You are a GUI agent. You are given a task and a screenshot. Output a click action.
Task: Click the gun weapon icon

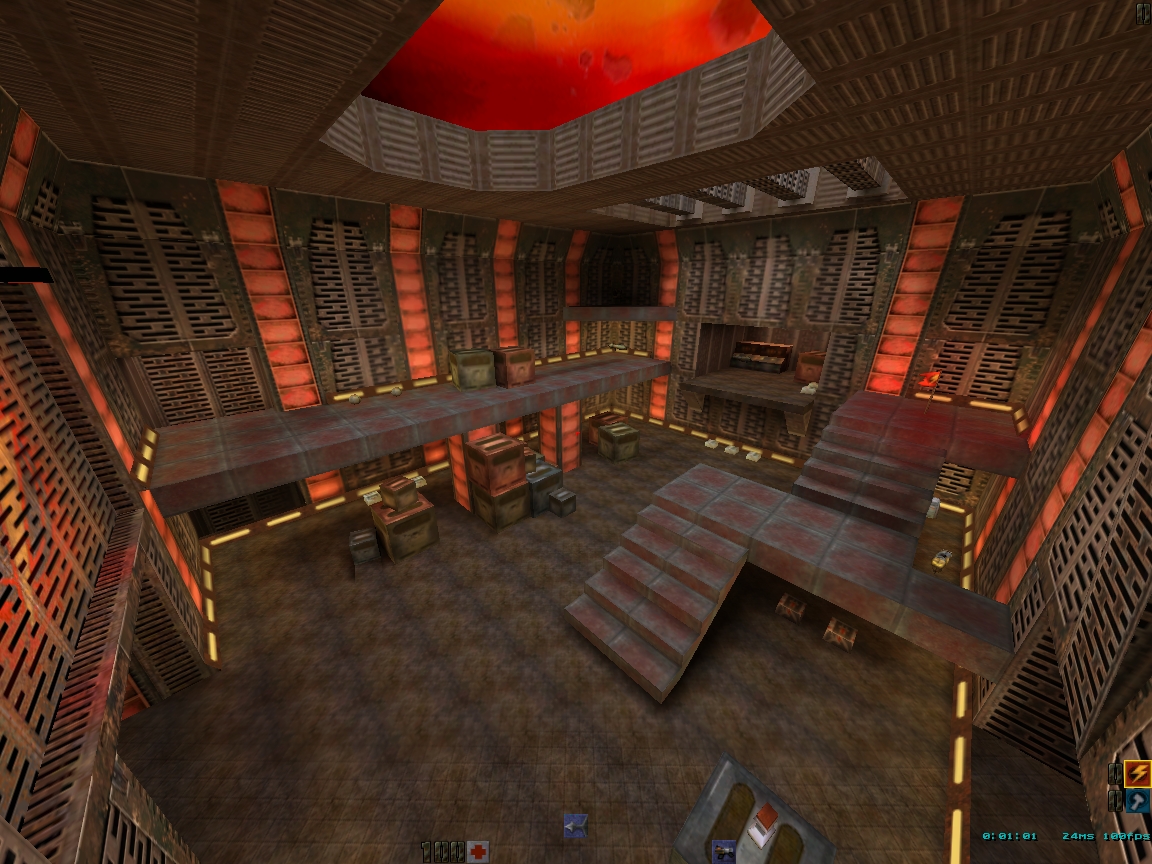(x=724, y=852)
